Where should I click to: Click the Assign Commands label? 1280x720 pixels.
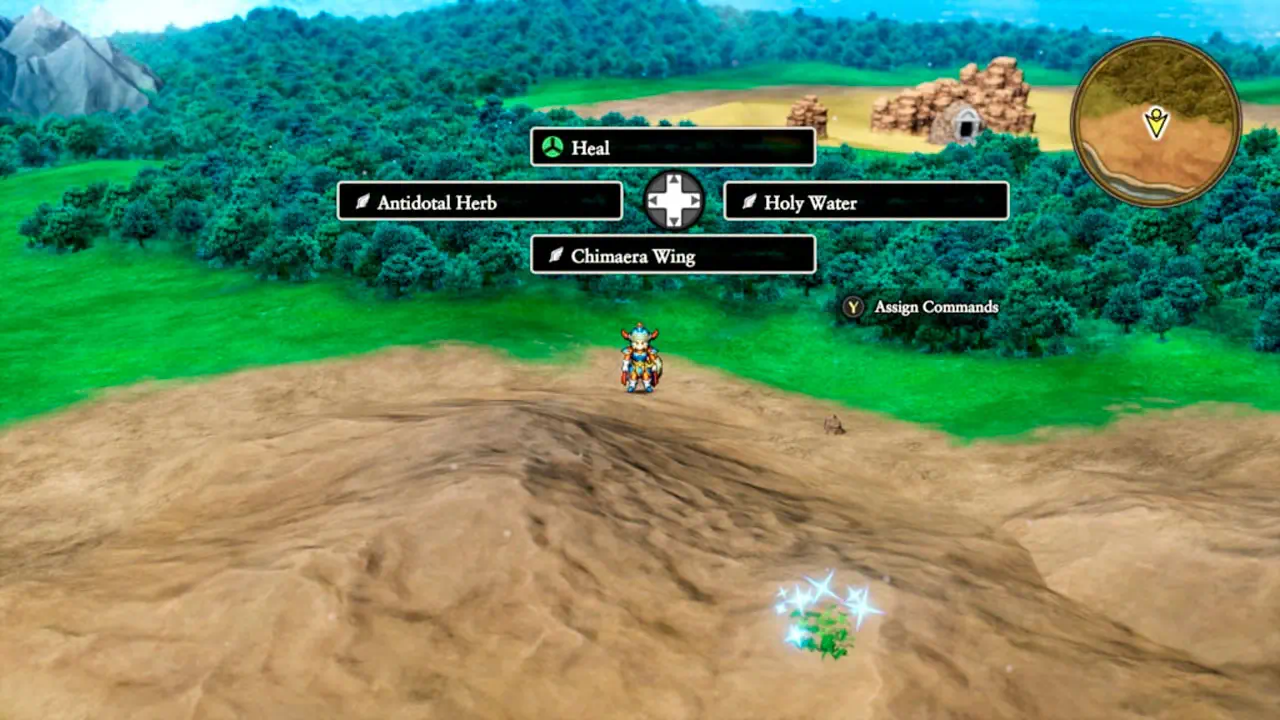[935, 307]
